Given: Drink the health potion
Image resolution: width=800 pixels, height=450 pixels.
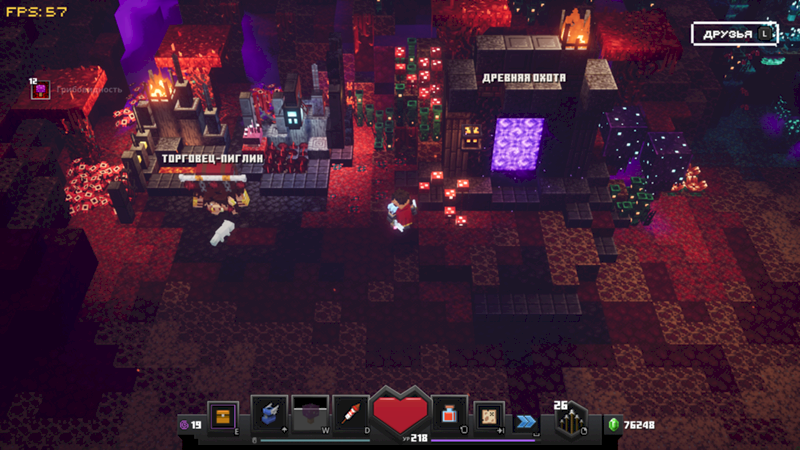Looking at the screenshot, I should tap(448, 414).
